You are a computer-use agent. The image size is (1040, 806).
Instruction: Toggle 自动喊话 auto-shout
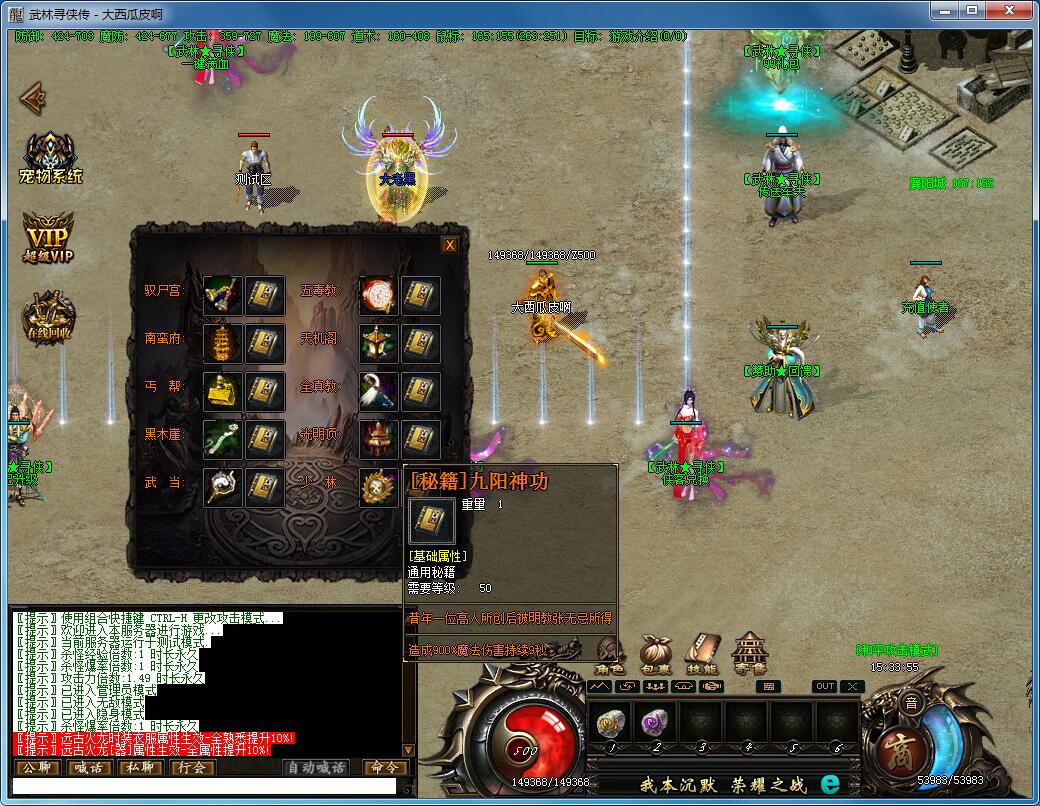(316, 768)
